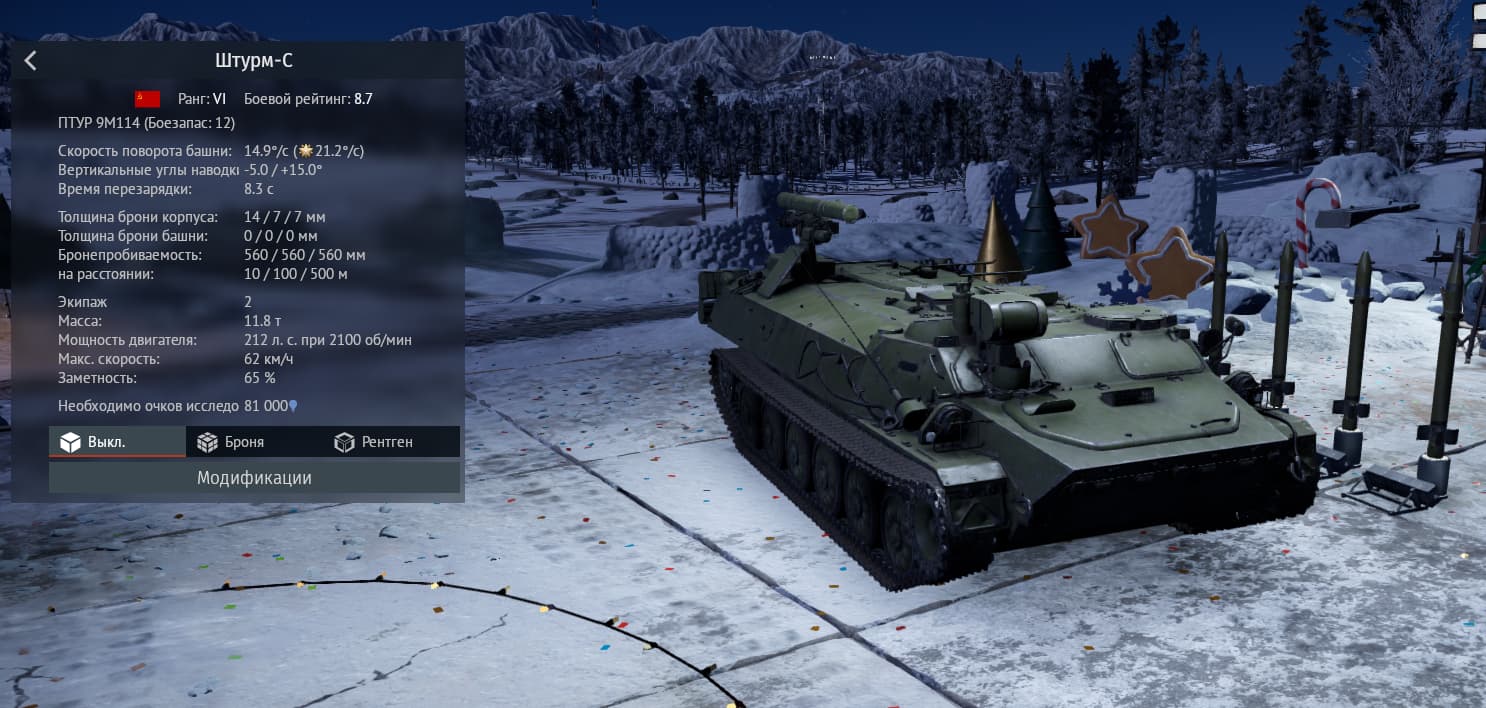Image resolution: width=1486 pixels, height=708 pixels.
Task: Open the Модификации panel
Action: 254,478
